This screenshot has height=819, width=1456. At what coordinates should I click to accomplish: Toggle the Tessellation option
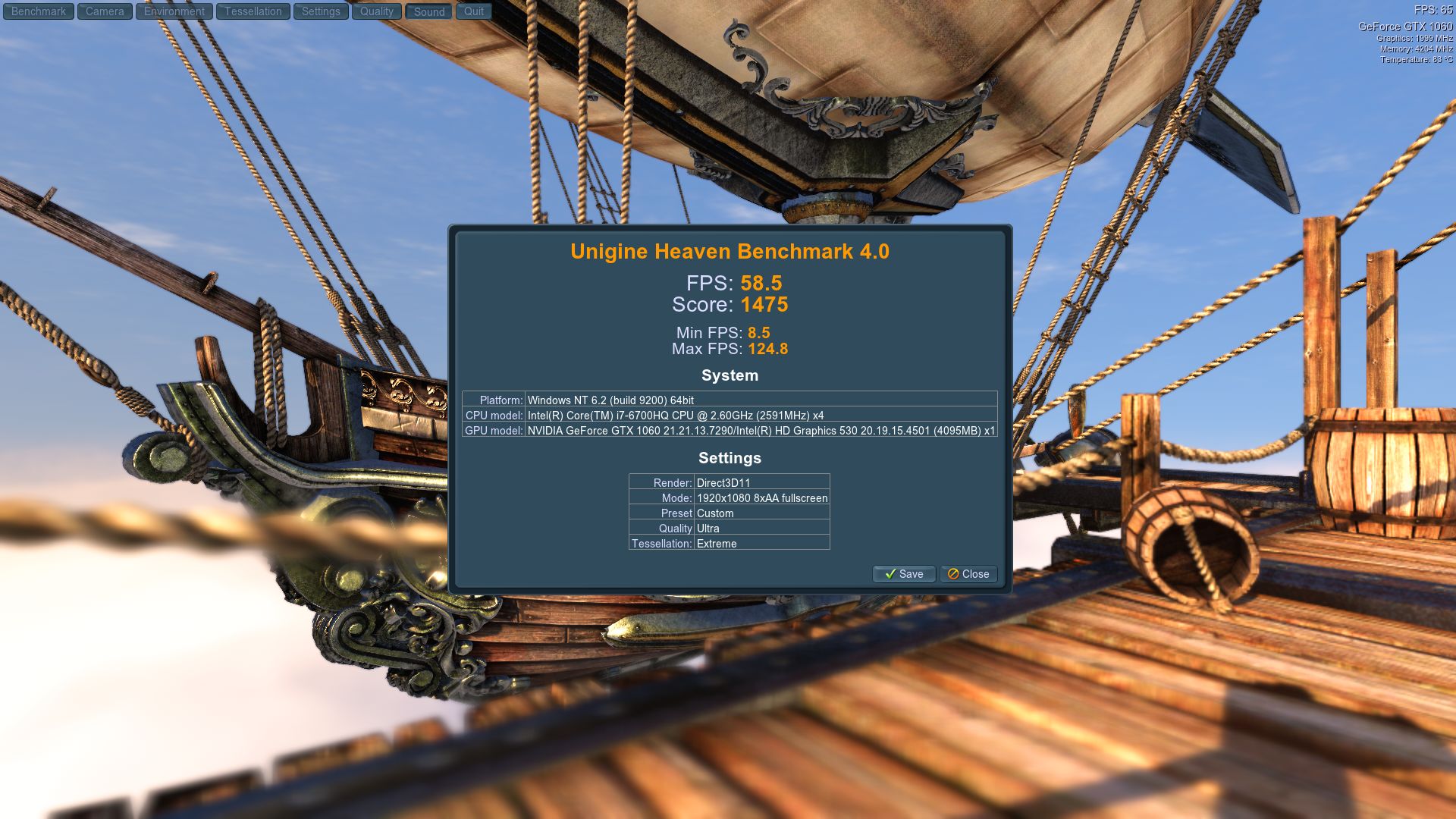point(253,11)
